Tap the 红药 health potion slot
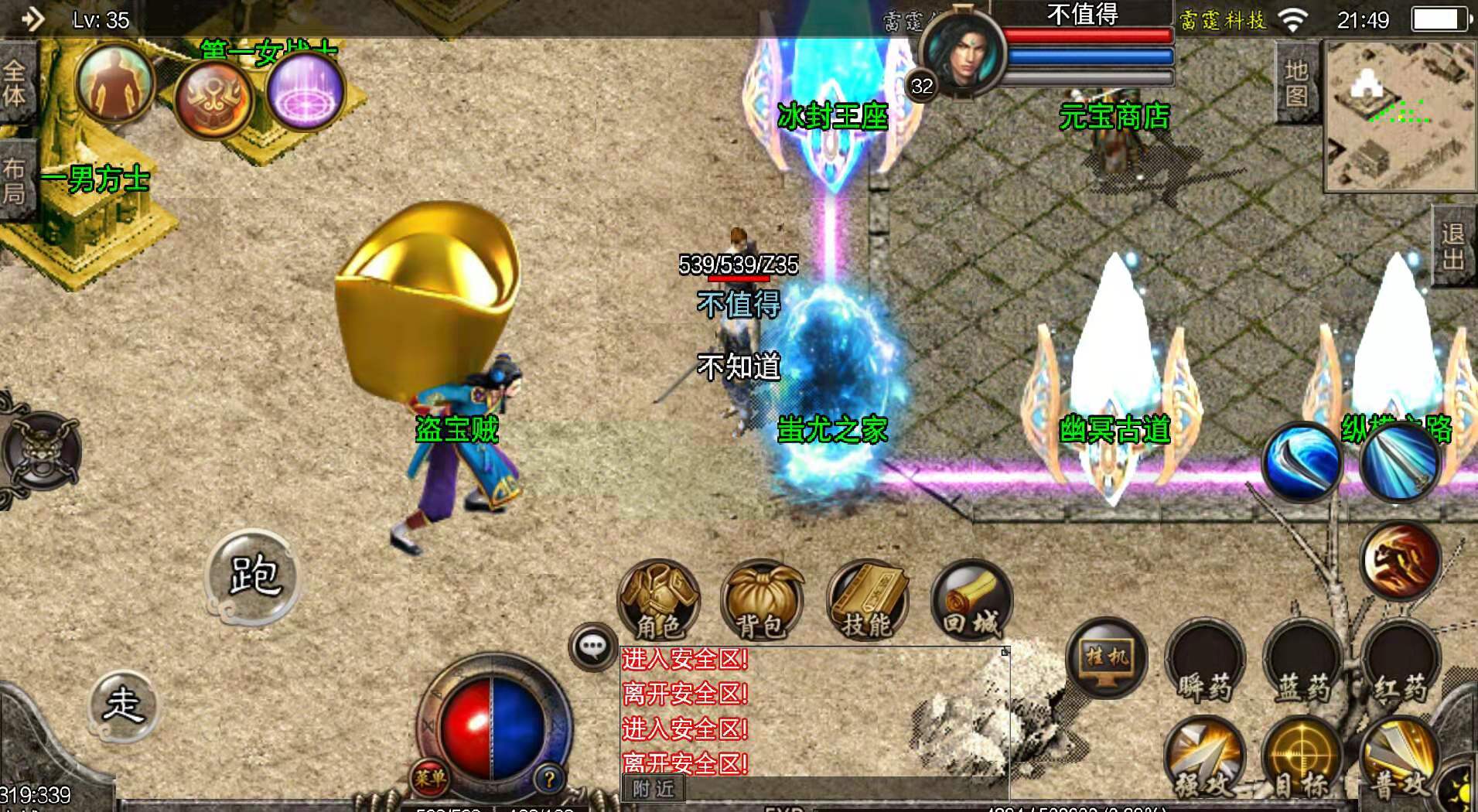Image resolution: width=1478 pixels, height=812 pixels. tap(1399, 664)
